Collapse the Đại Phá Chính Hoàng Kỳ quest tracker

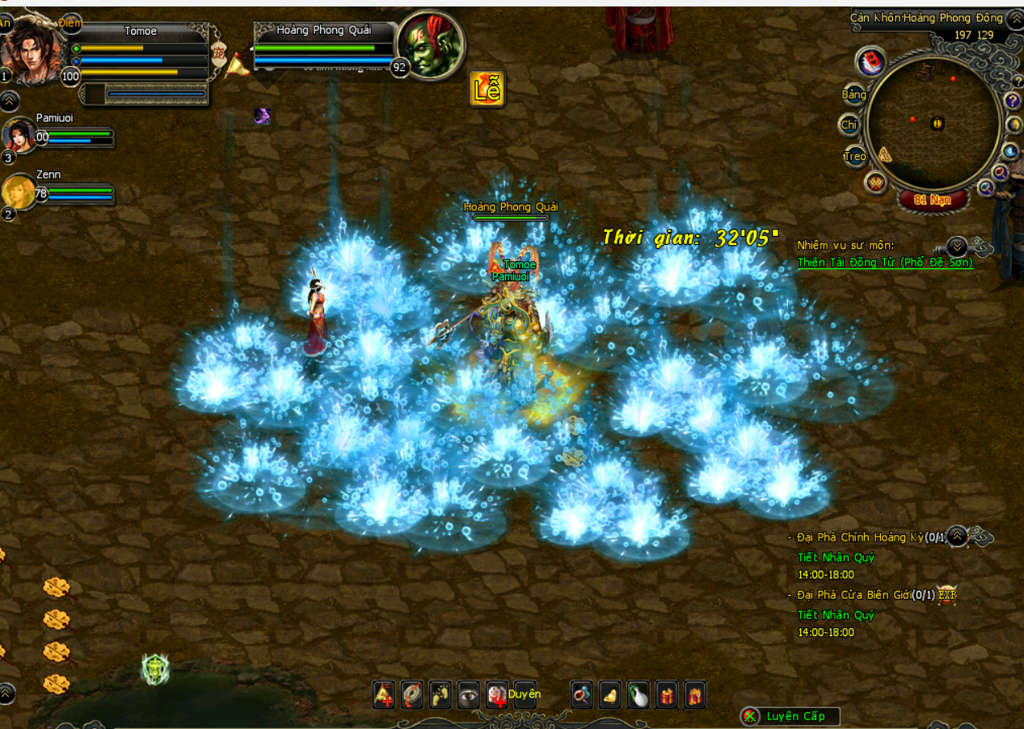pyautogui.click(x=957, y=537)
